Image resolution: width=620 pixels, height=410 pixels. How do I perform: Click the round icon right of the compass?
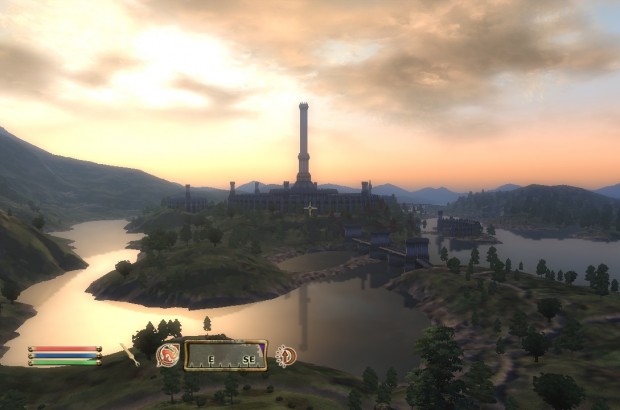[x=285, y=355]
